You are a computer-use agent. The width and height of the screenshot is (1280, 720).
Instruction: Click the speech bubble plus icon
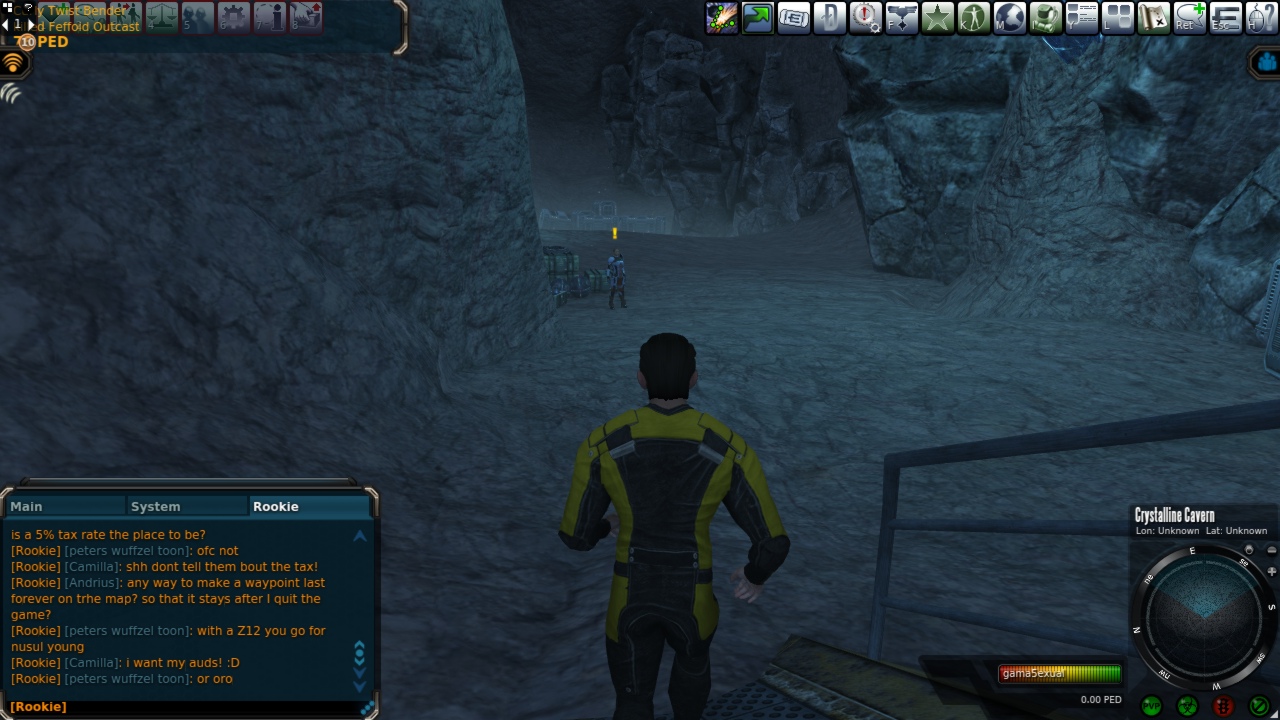[x=1189, y=18]
